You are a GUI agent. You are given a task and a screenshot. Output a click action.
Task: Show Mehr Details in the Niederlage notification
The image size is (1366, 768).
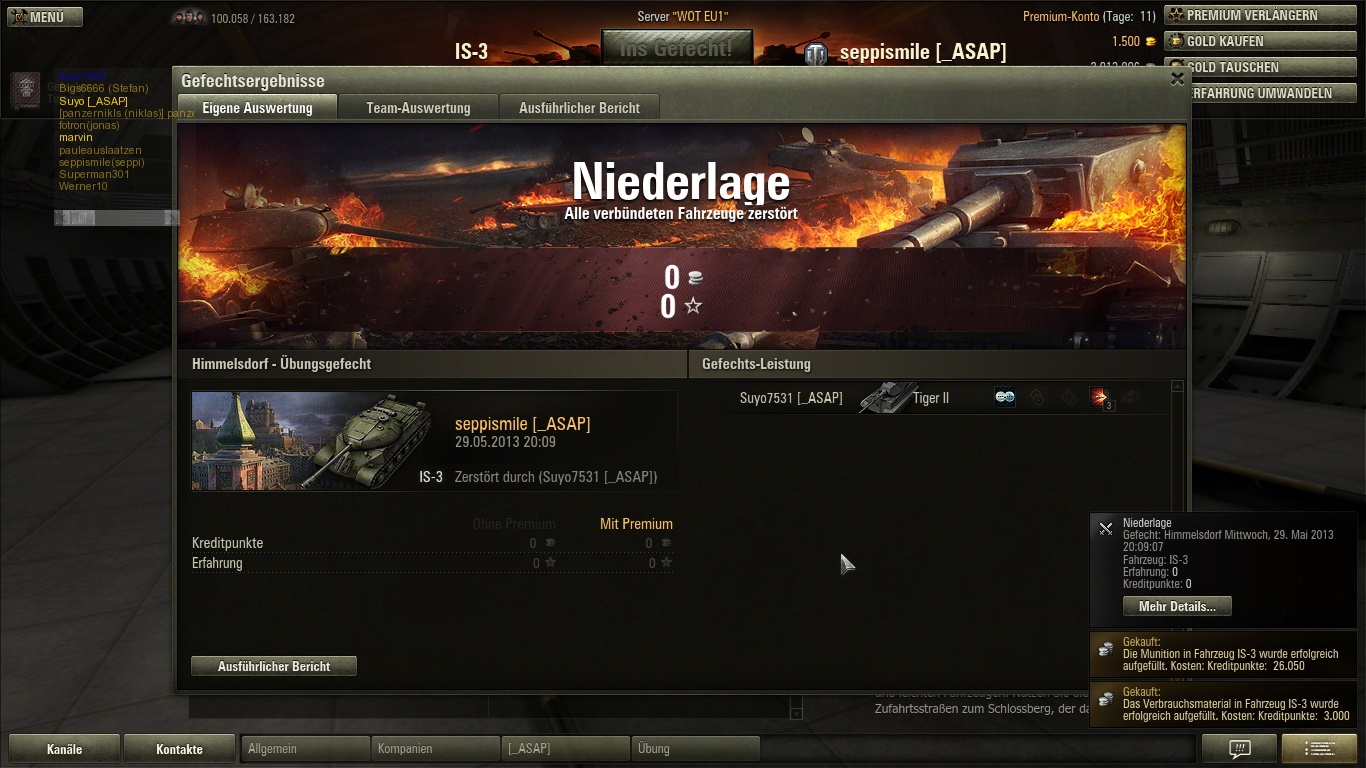[1177, 607]
